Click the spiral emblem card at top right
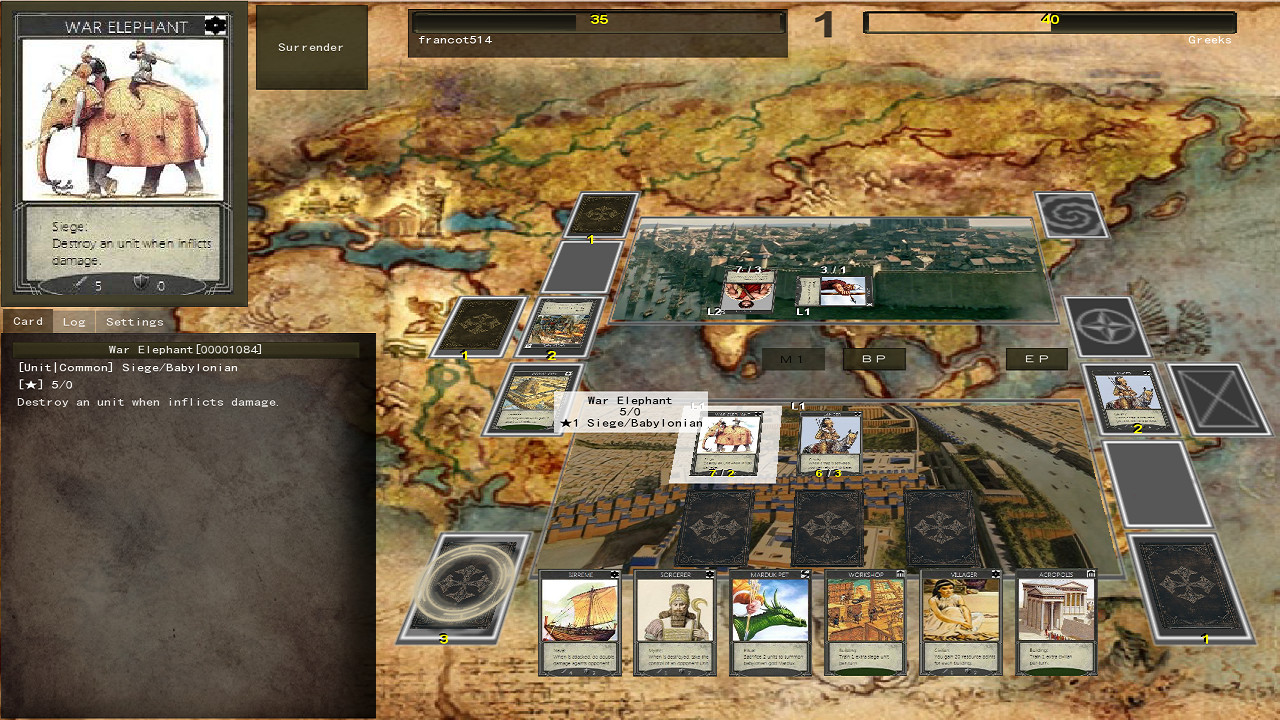 [x=1070, y=215]
